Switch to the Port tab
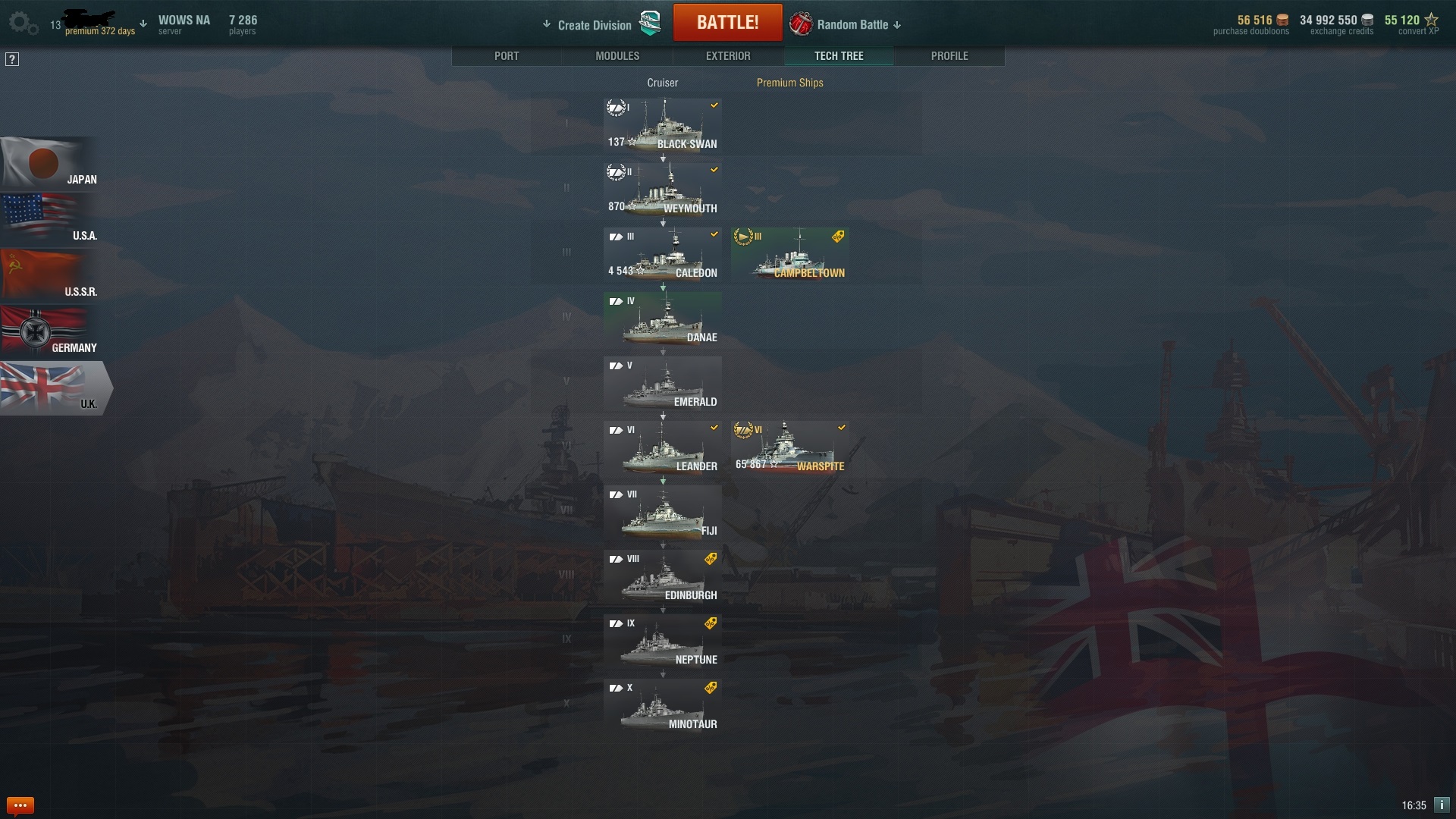Screen dimensions: 1456x819 (507, 56)
